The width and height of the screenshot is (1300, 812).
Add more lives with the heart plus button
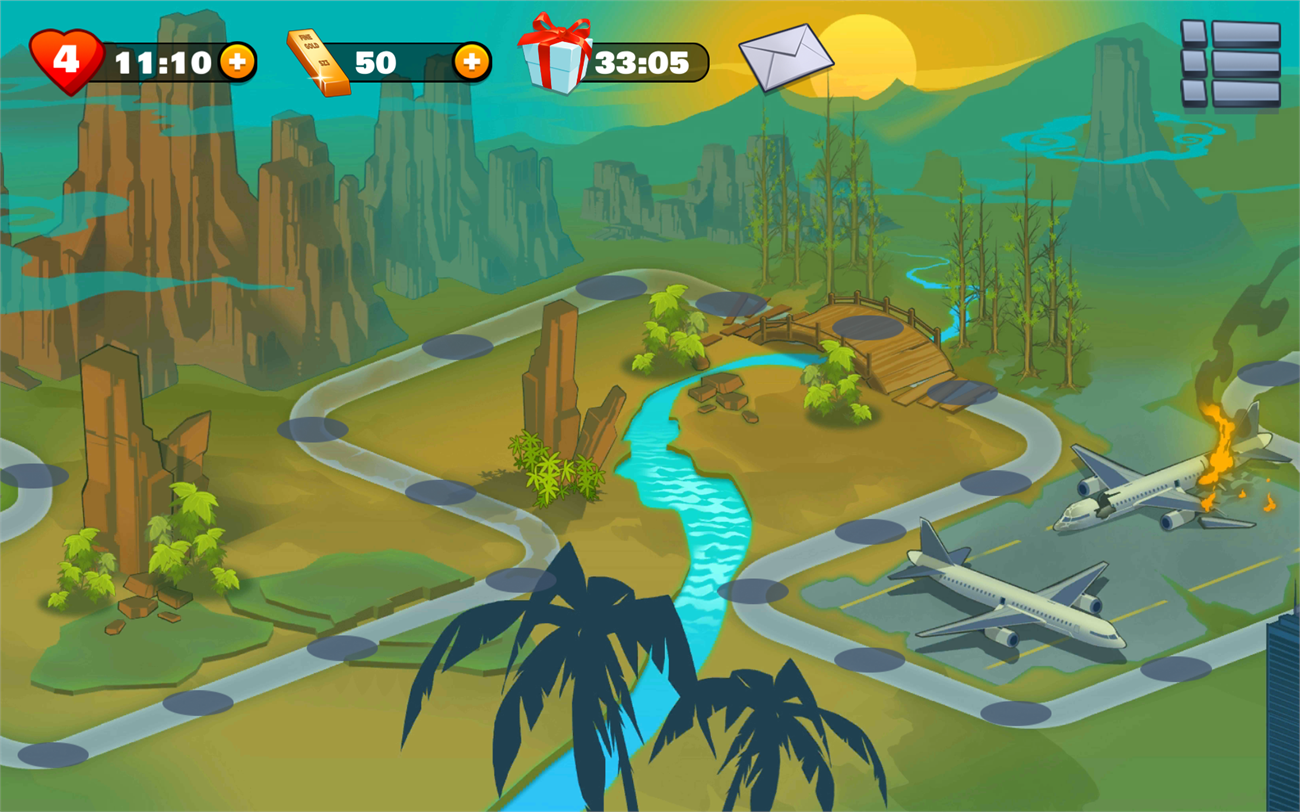(x=237, y=62)
